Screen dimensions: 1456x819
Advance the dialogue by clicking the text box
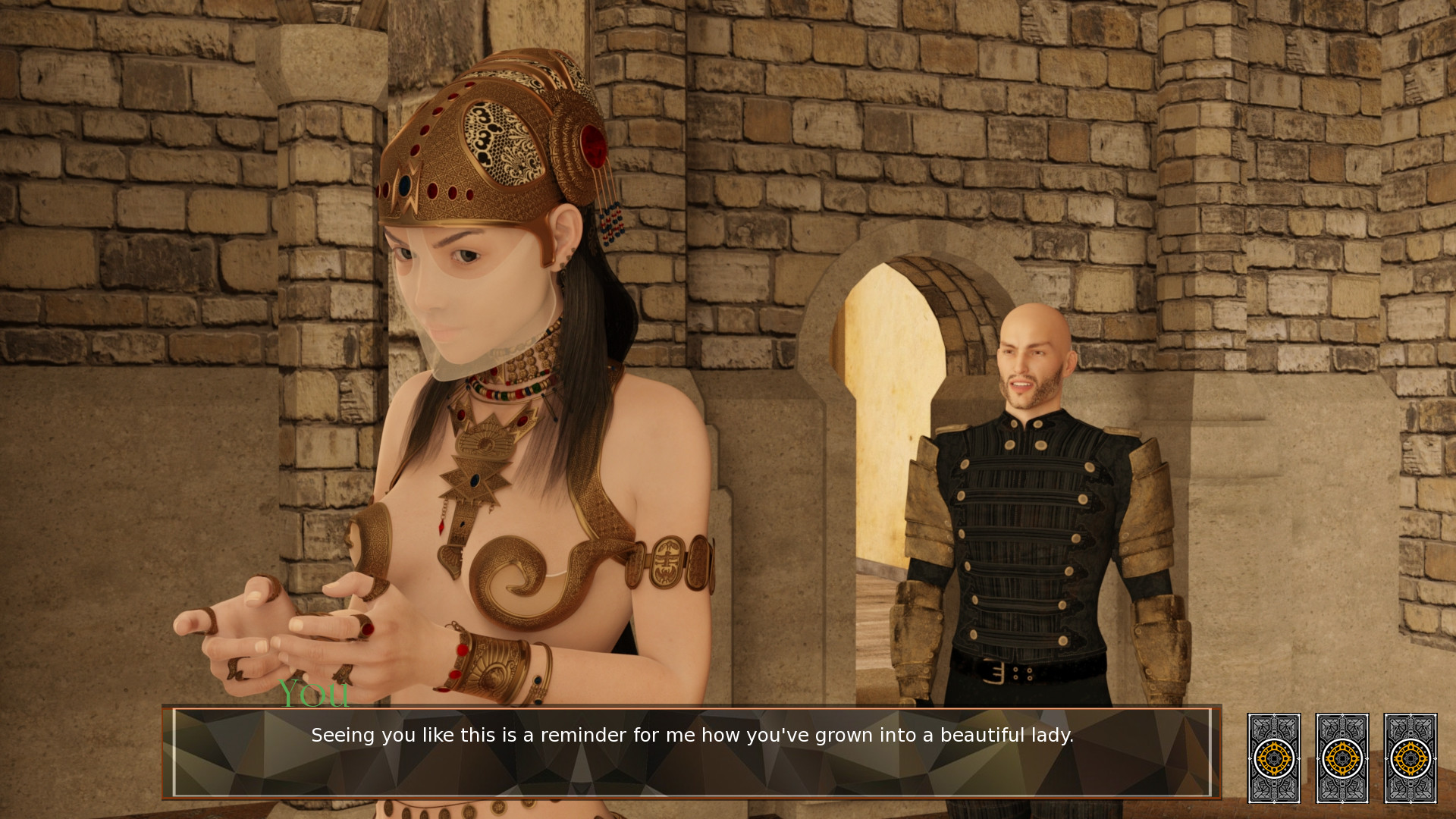(x=692, y=752)
